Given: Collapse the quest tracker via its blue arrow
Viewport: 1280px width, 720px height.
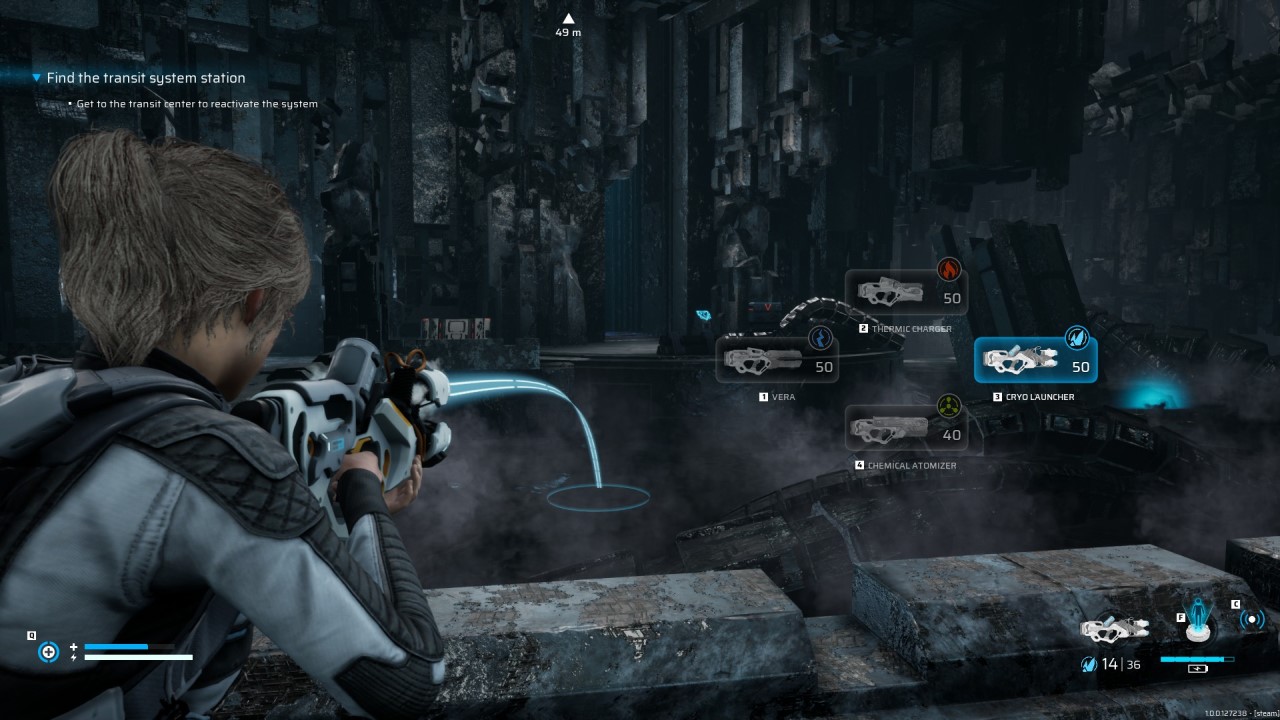Looking at the screenshot, I should [36, 77].
